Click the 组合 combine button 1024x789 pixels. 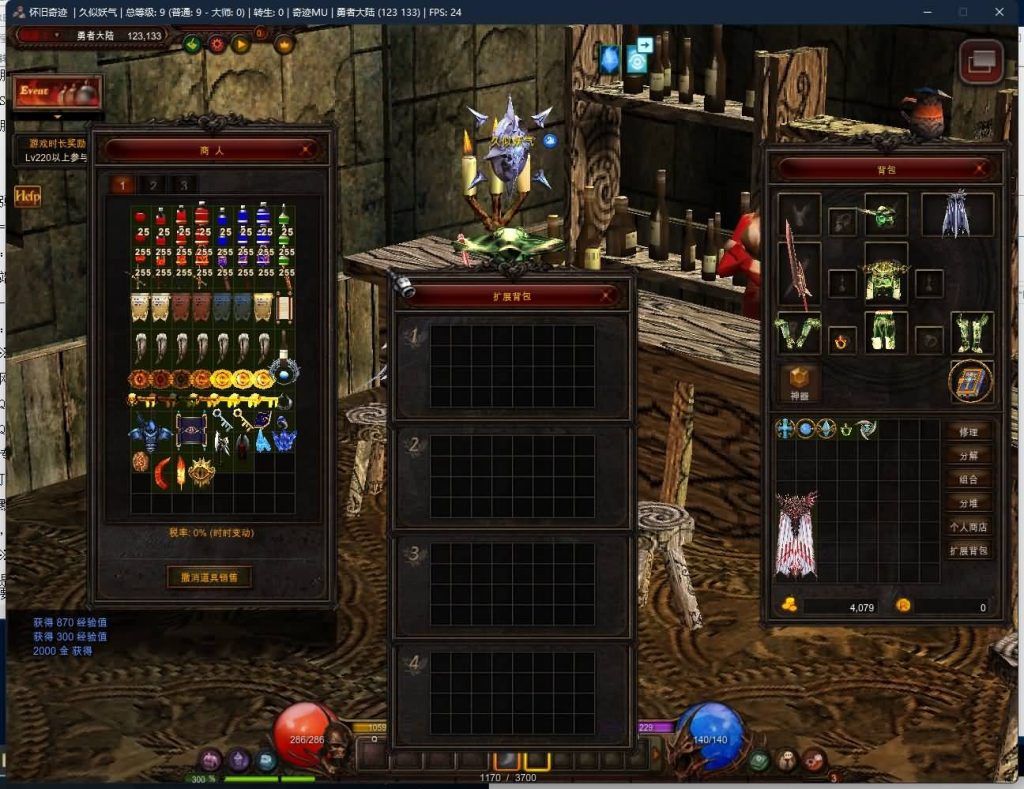(x=968, y=479)
